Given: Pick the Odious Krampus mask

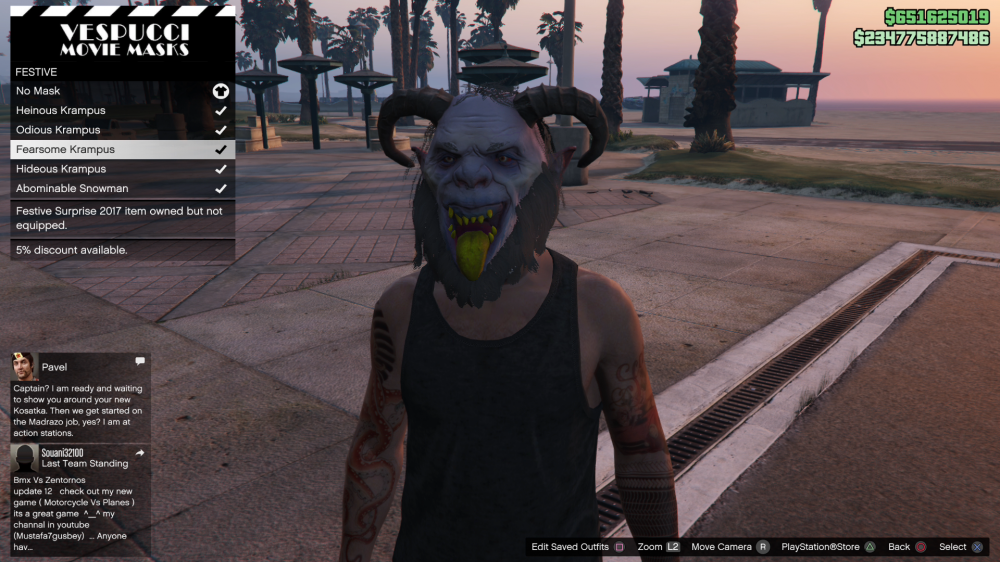Looking at the screenshot, I should (122, 130).
